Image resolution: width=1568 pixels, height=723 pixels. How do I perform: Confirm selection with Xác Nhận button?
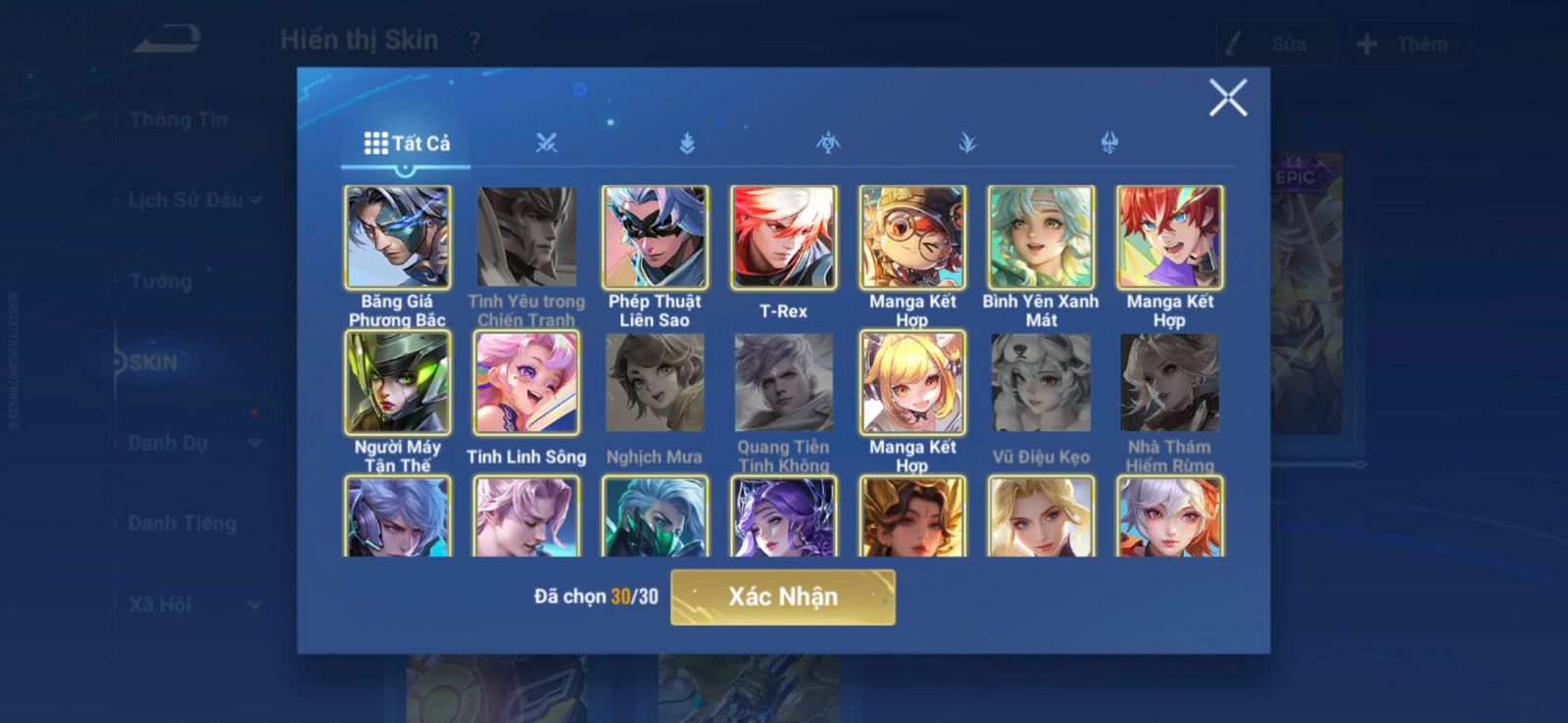(x=782, y=597)
